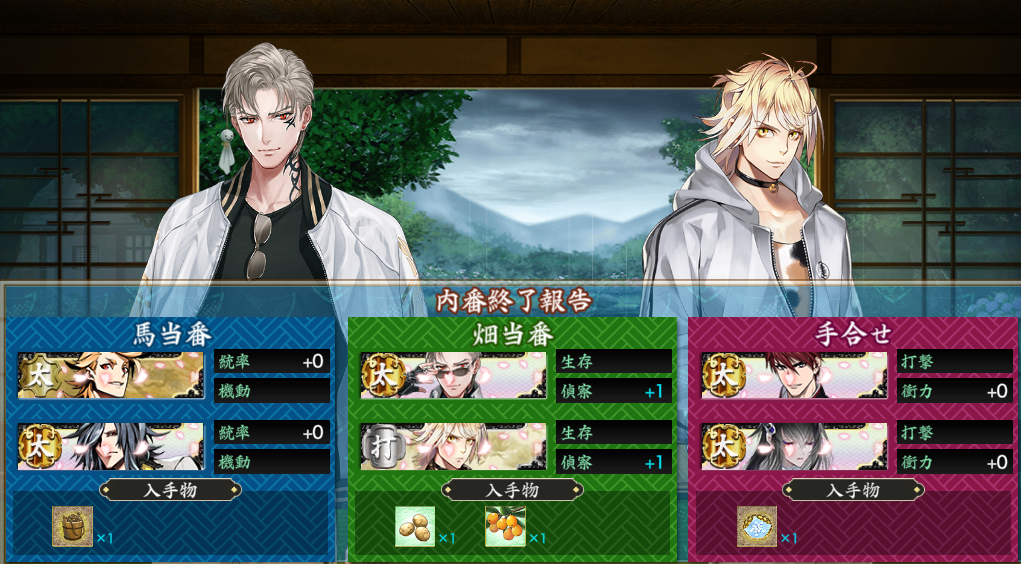Click the potatoes reward item
This screenshot has width=1021, height=564.
click(x=415, y=526)
